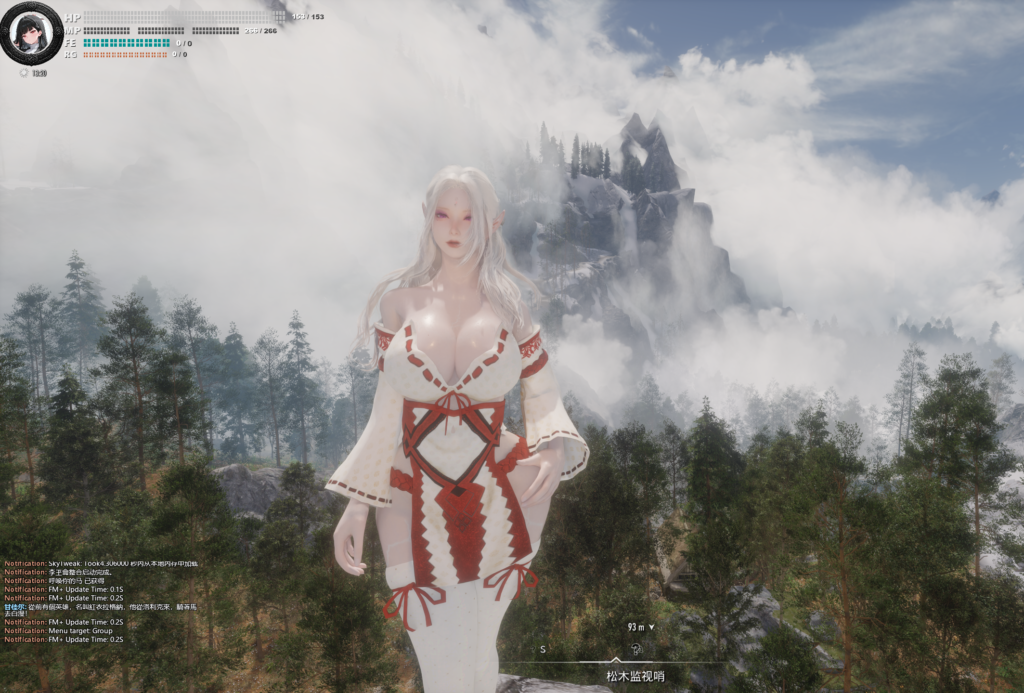Click the clock icon under the portrait
Image resolution: width=1024 pixels, height=693 pixels.
[25, 73]
